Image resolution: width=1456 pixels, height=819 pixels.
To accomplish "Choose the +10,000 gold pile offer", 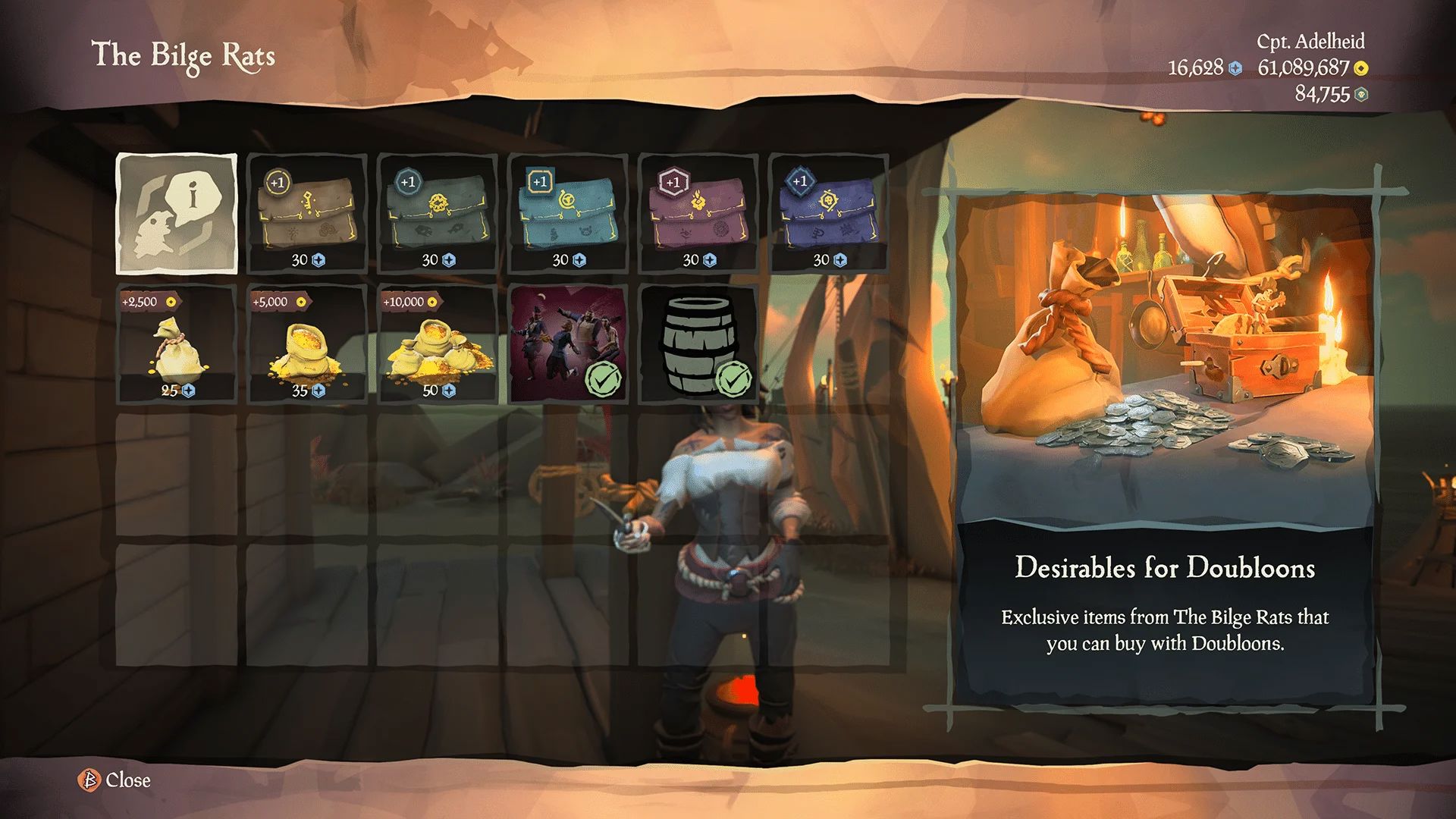I will (x=438, y=344).
